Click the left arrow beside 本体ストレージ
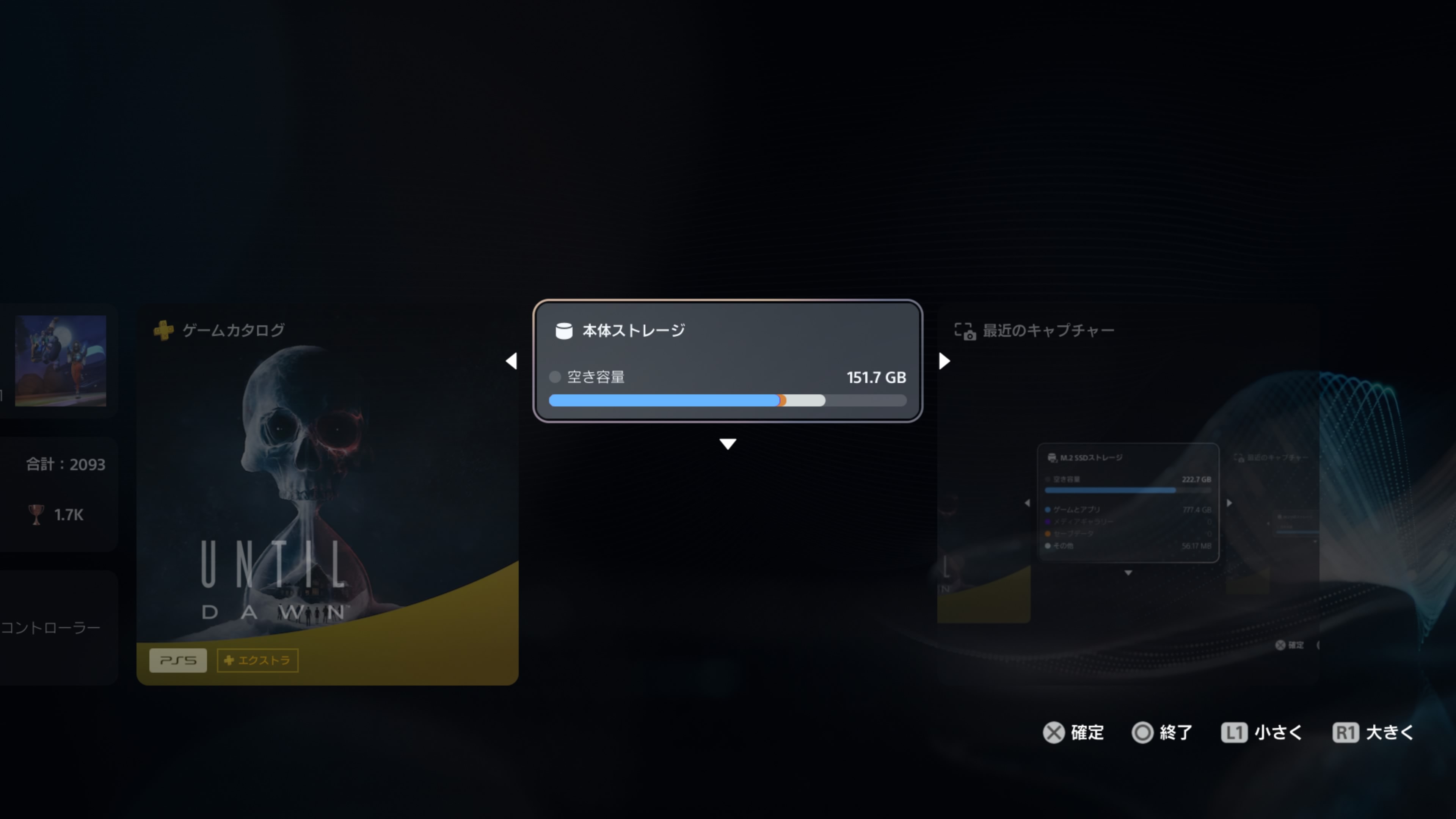This screenshot has height=819, width=1456. [511, 361]
